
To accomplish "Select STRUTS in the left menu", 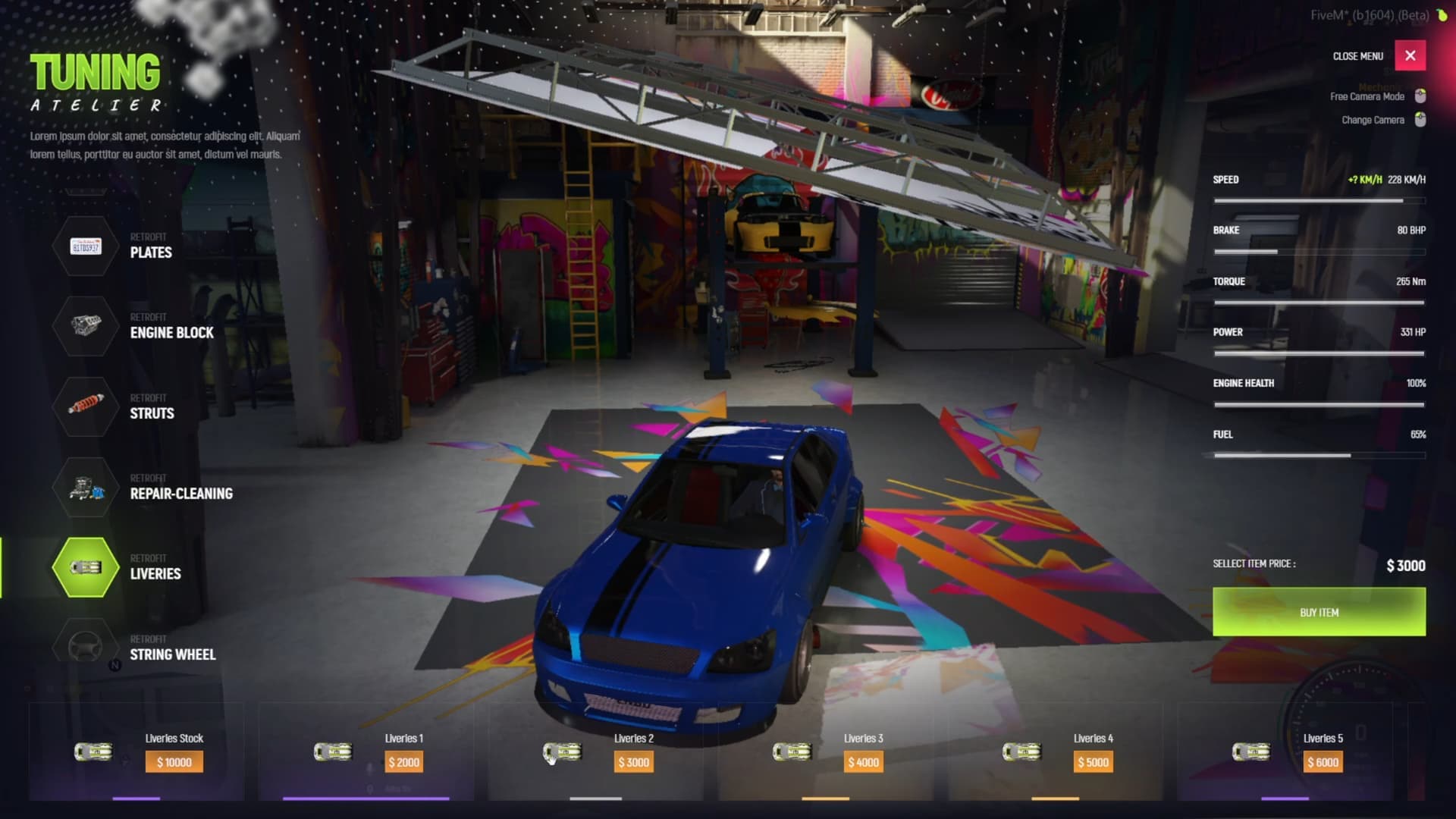I will click(152, 413).
